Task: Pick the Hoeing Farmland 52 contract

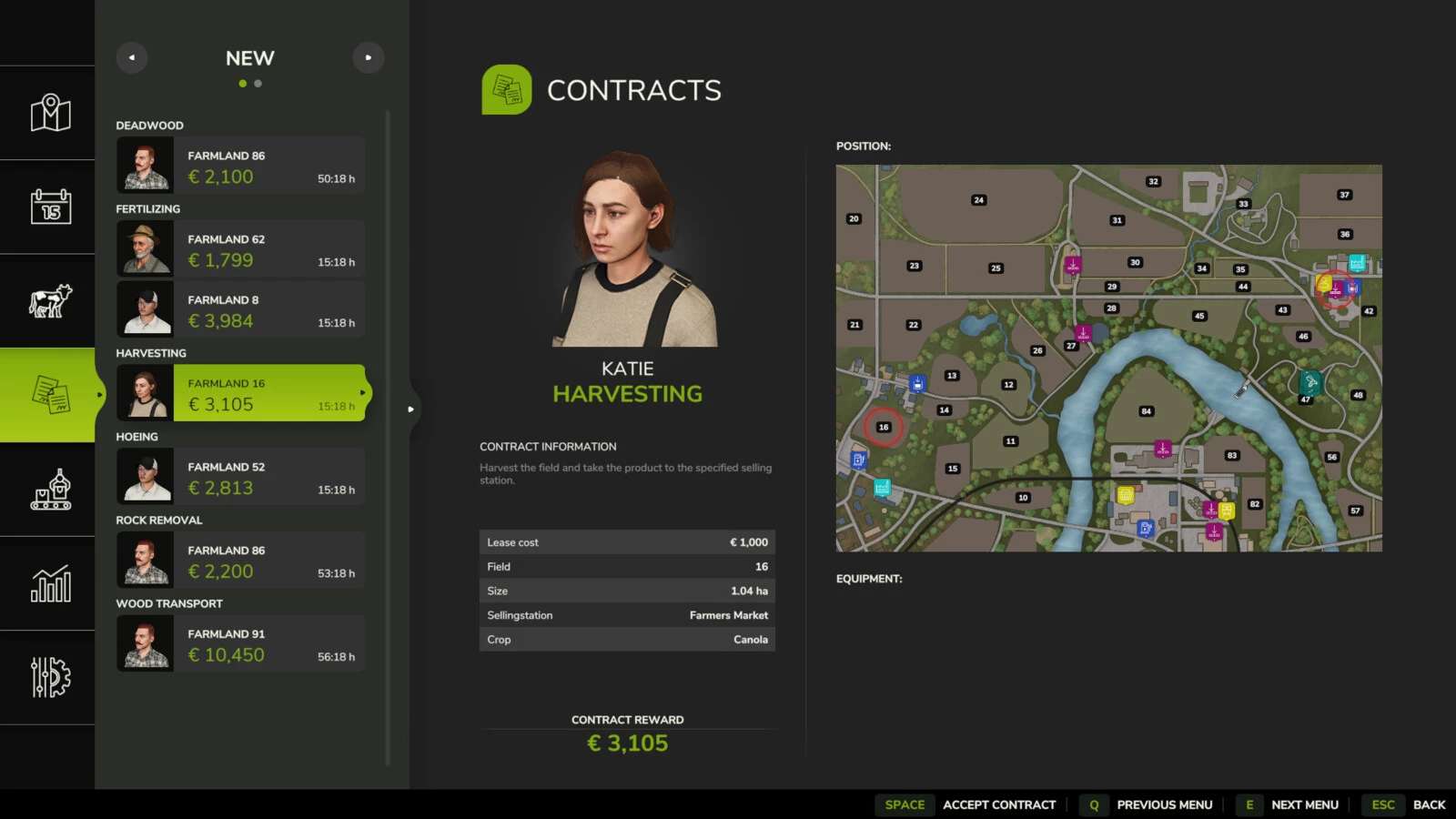Action: click(x=241, y=477)
